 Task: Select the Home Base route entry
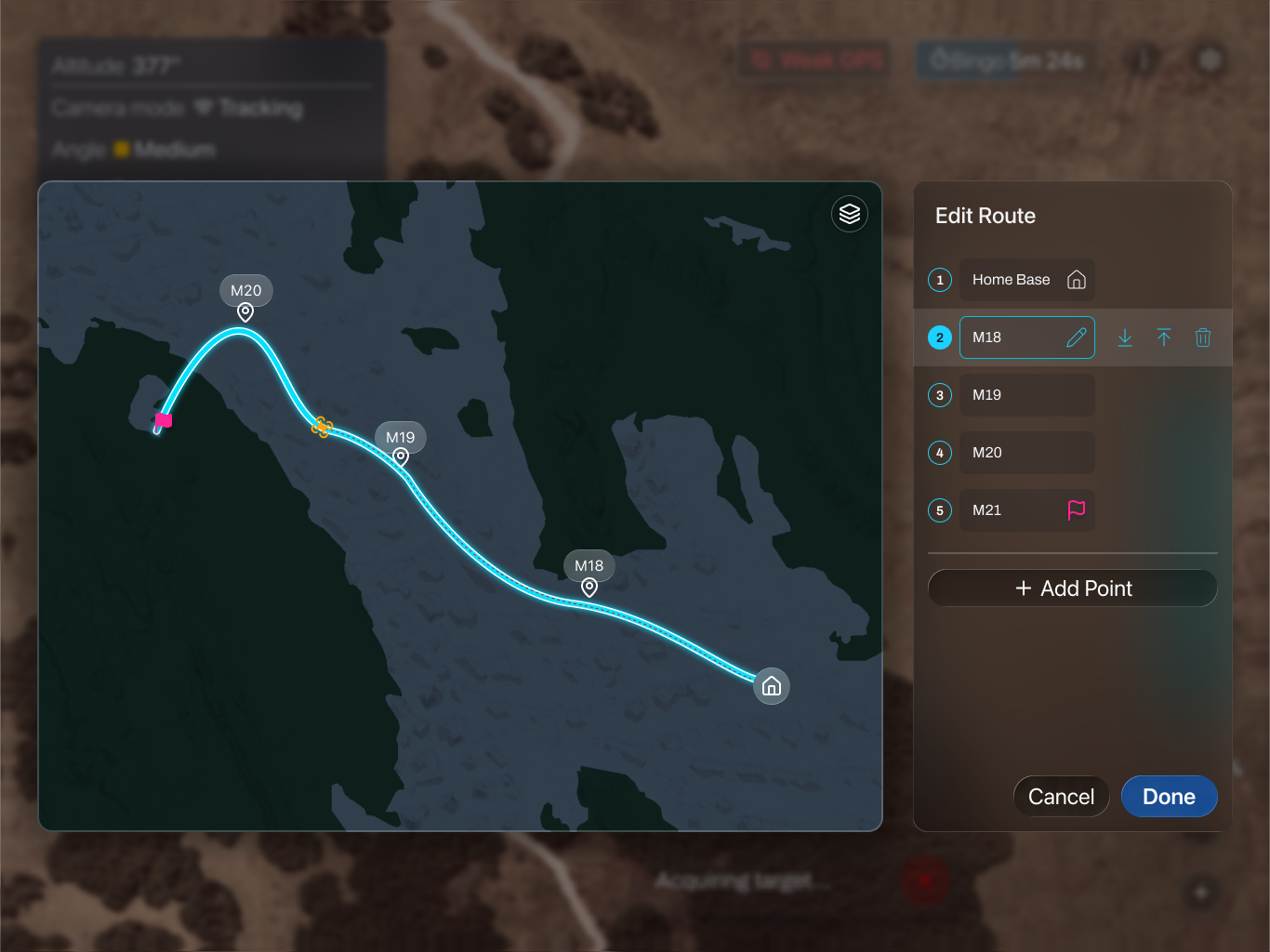click(1026, 280)
